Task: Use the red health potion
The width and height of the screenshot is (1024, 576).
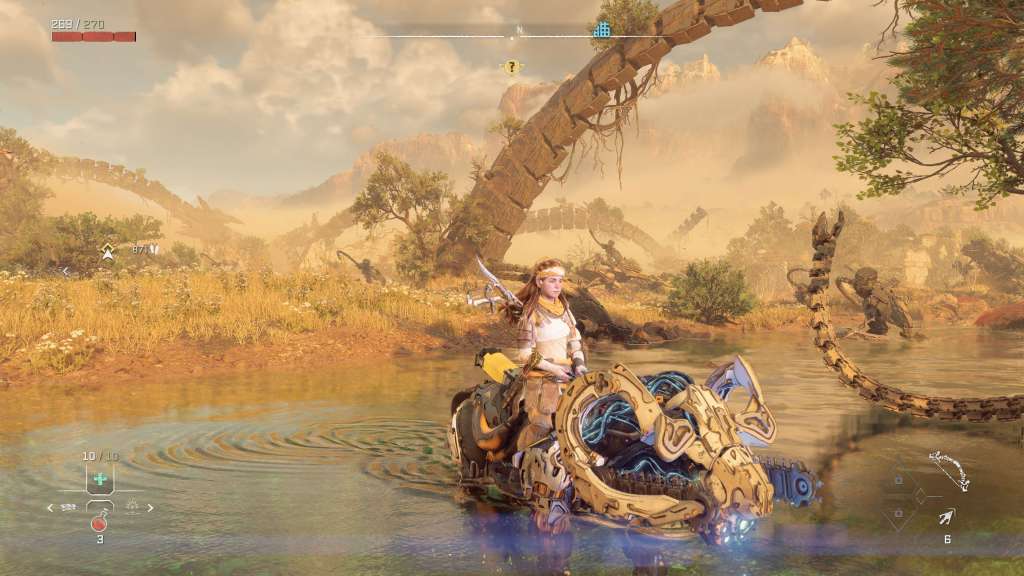Action: click(99, 522)
